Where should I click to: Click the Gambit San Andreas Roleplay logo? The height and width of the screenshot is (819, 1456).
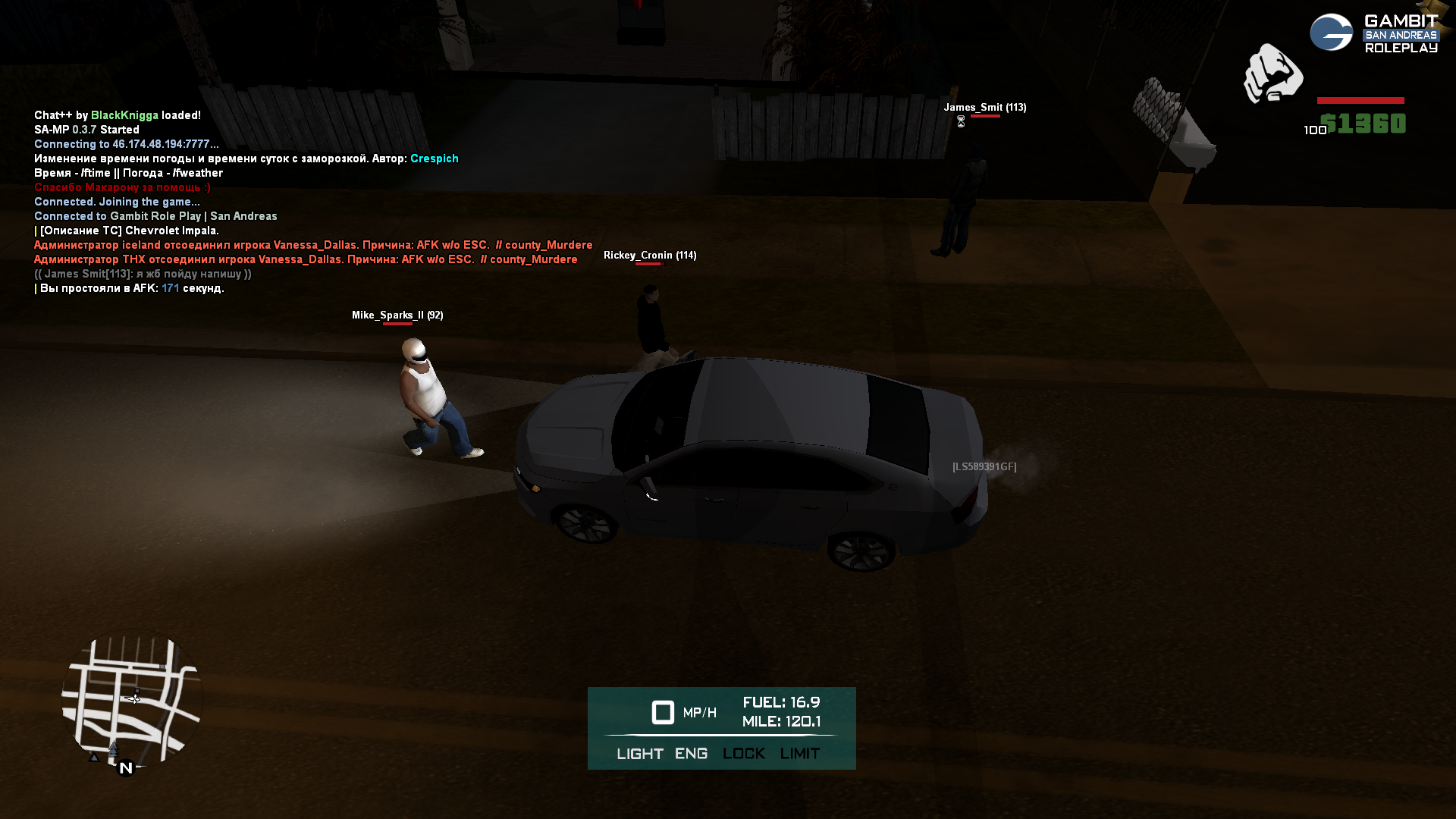[1374, 33]
